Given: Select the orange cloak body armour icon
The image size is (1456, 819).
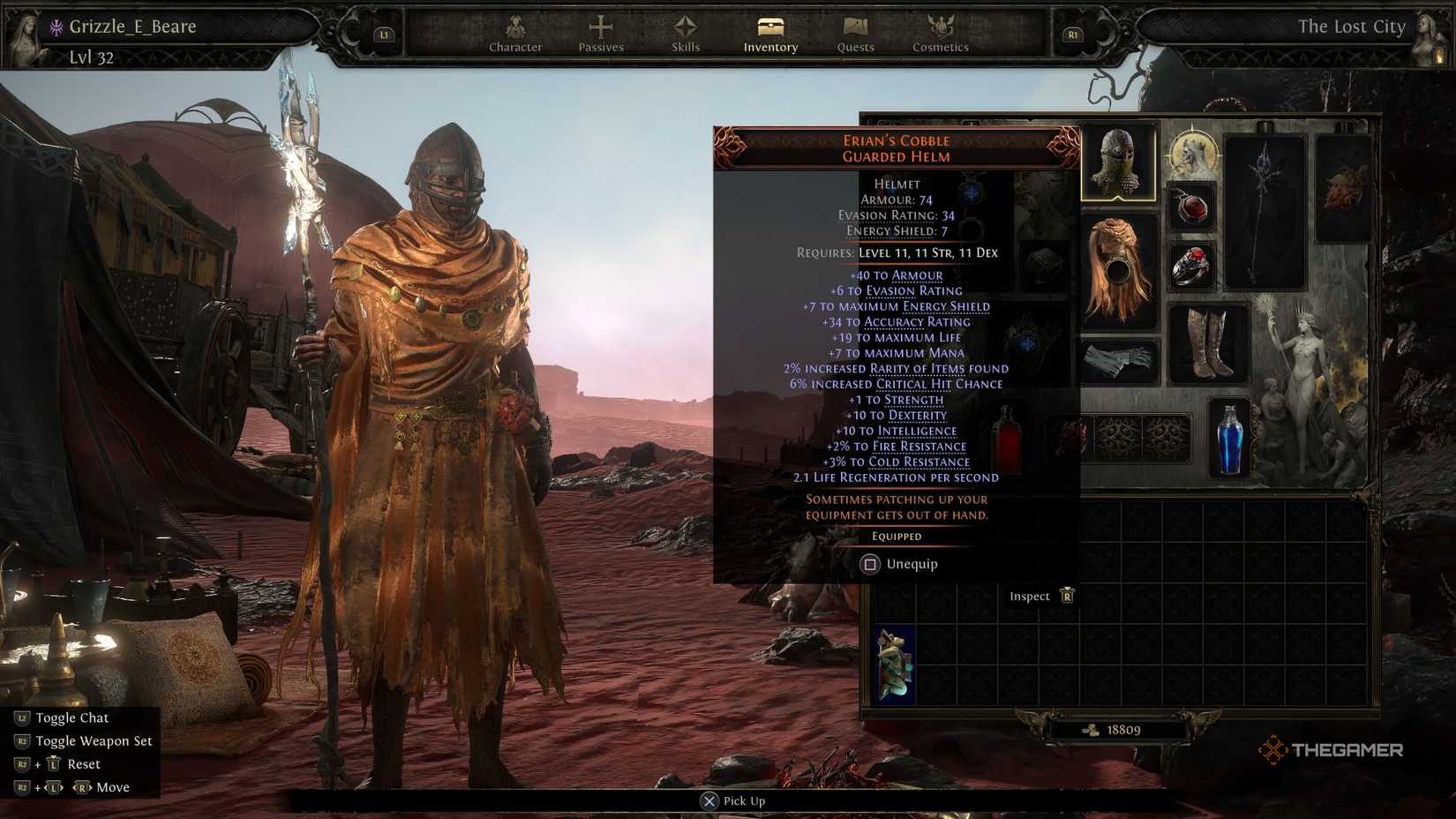Looking at the screenshot, I should pyautogui.click(x=1117, y=271).
